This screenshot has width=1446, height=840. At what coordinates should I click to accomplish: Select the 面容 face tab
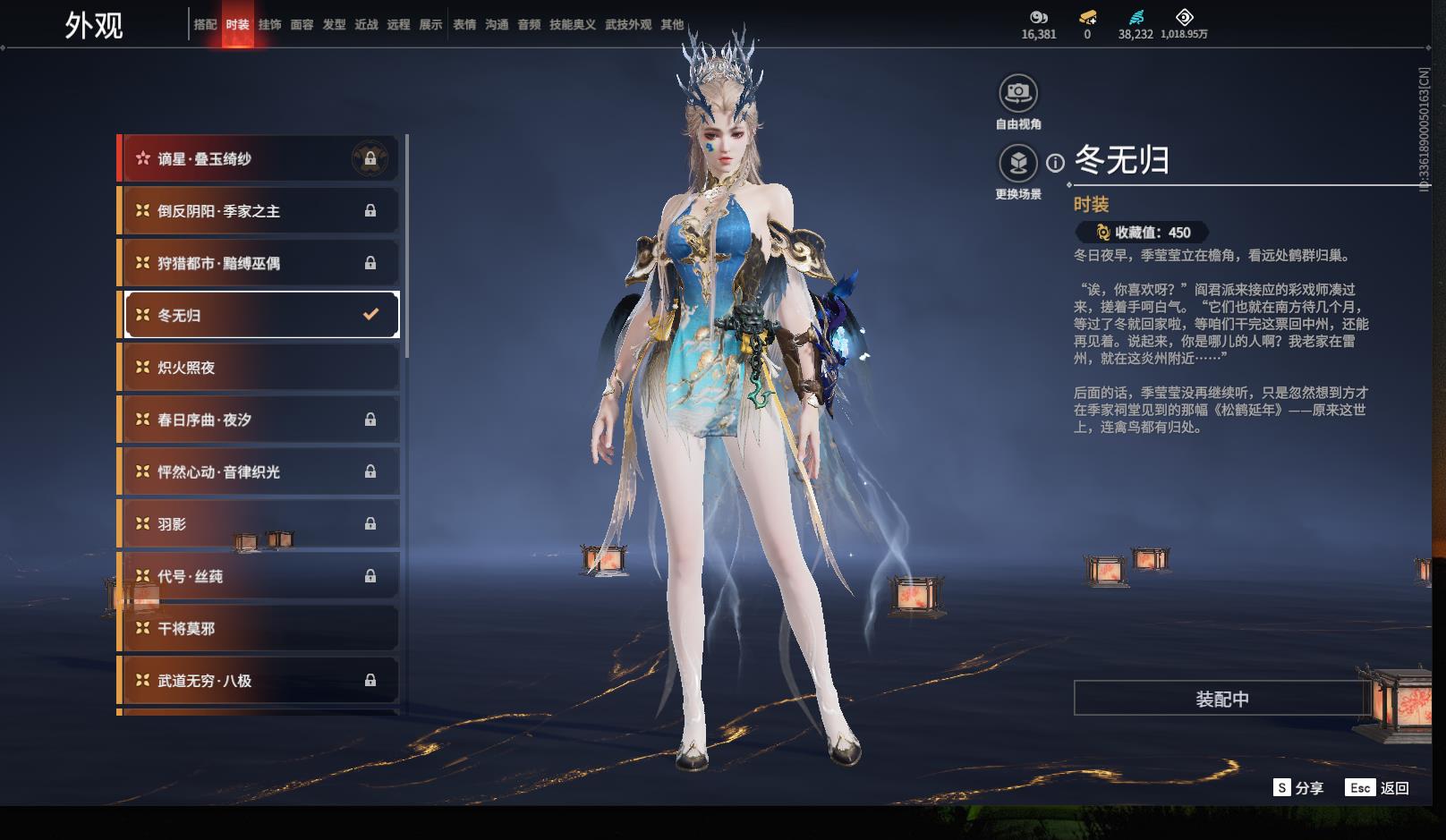click(302, 25)
